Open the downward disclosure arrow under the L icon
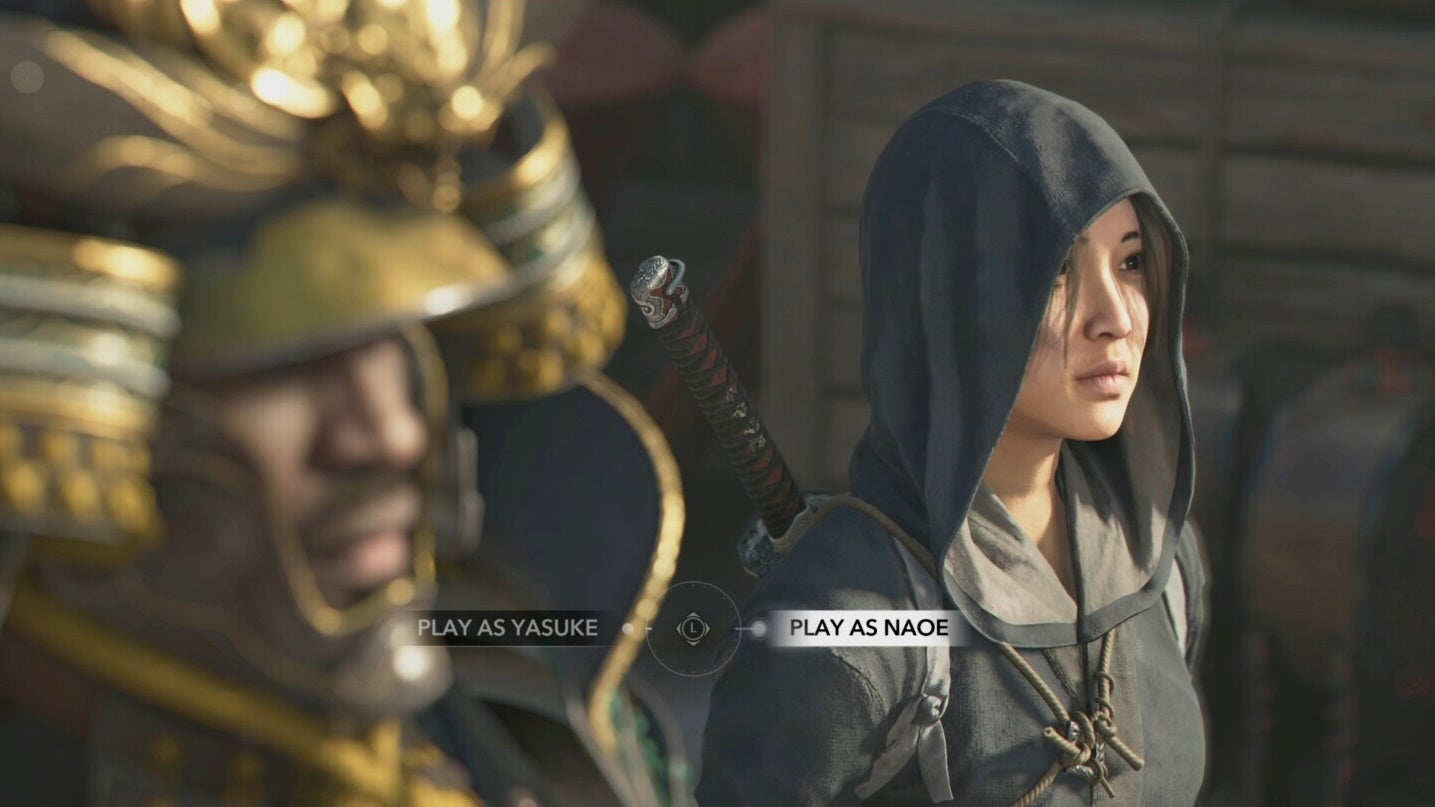Screen dimensions: 1435x807 point(694,643)
